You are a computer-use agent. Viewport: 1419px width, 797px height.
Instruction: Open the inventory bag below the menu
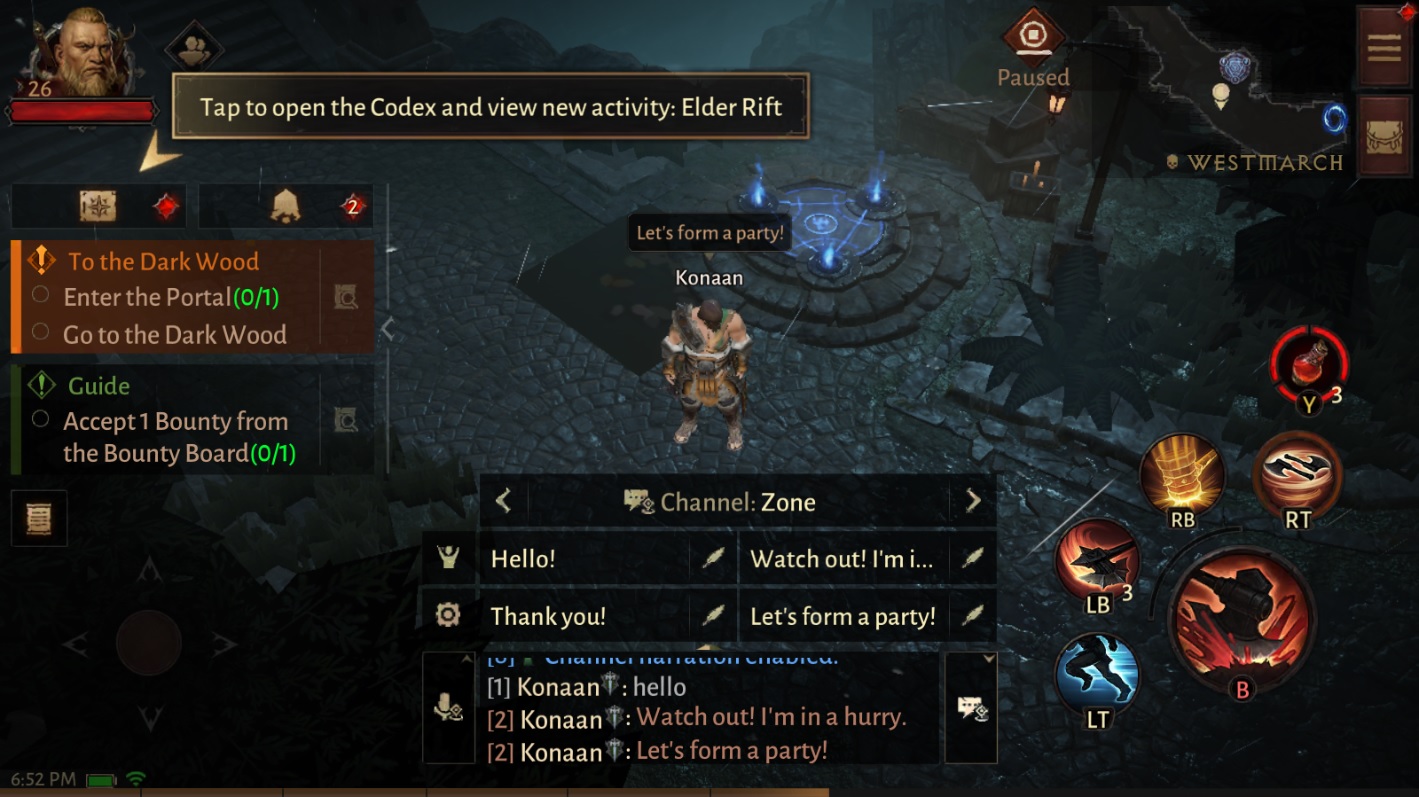[1383, 135]
